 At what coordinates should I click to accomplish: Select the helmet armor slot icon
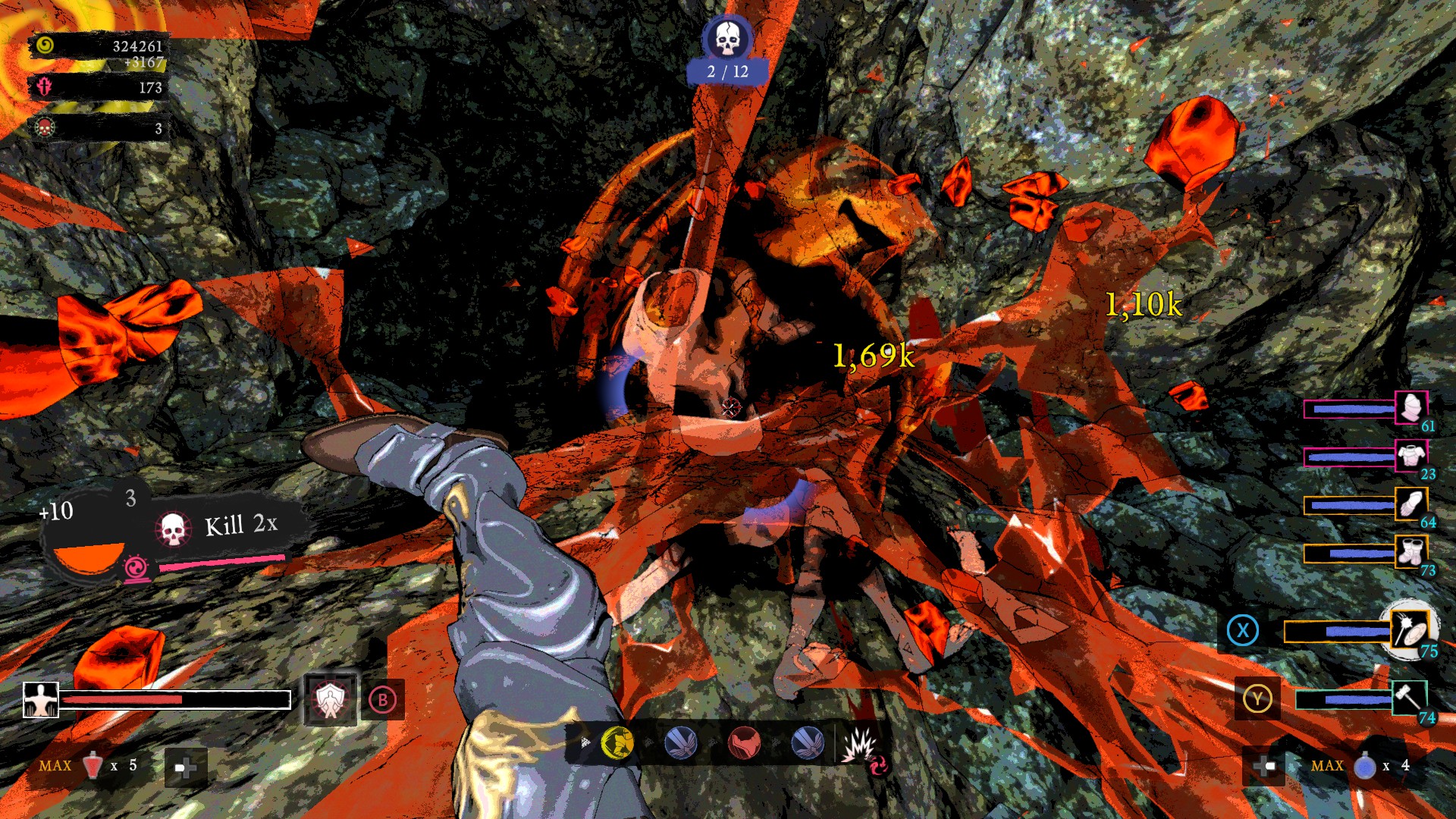(x=1411, y=409)
